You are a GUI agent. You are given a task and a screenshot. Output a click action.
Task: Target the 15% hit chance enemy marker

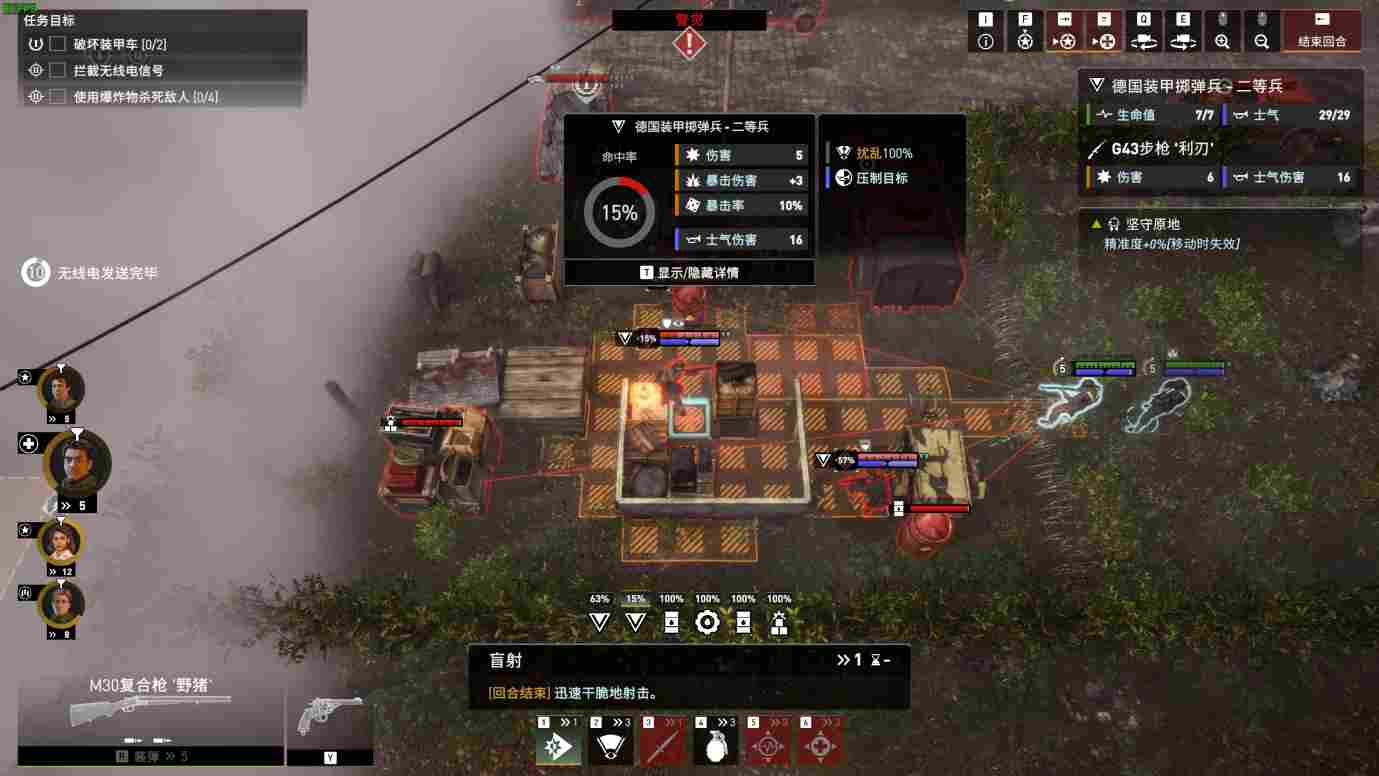(x=635, y=622)
